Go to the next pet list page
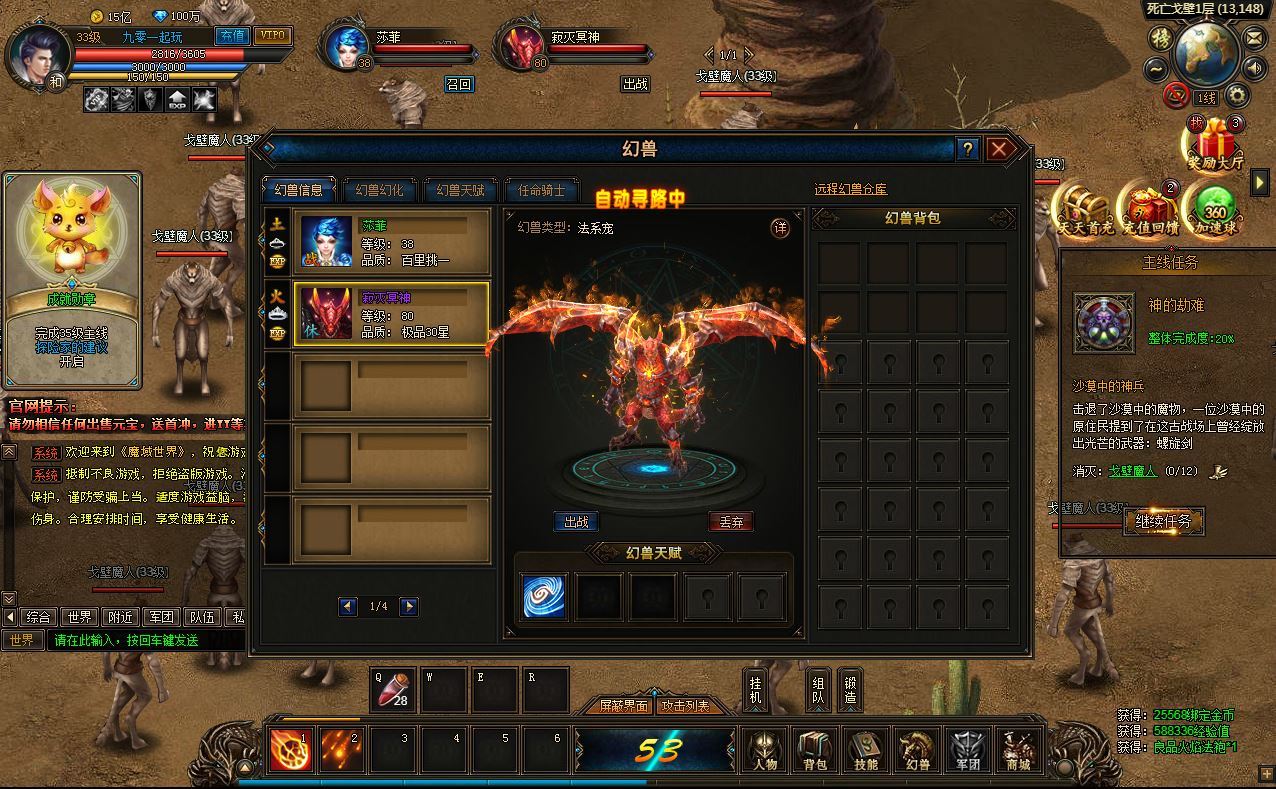Screen dimensions: 1276x789 coord(408,606)
